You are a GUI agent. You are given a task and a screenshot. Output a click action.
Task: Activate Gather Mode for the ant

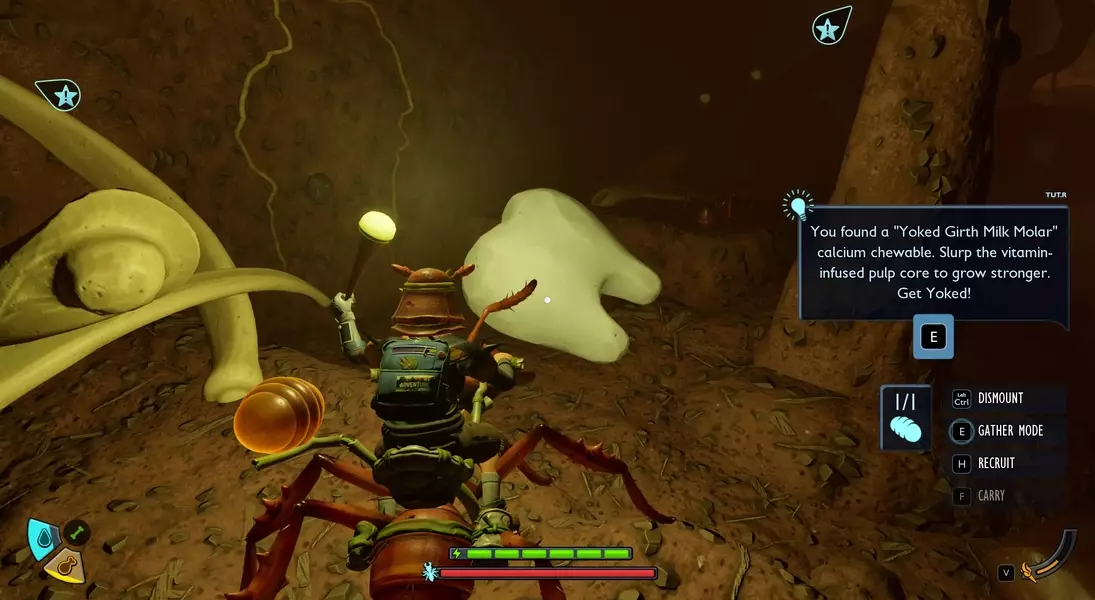pos(1010,431)
